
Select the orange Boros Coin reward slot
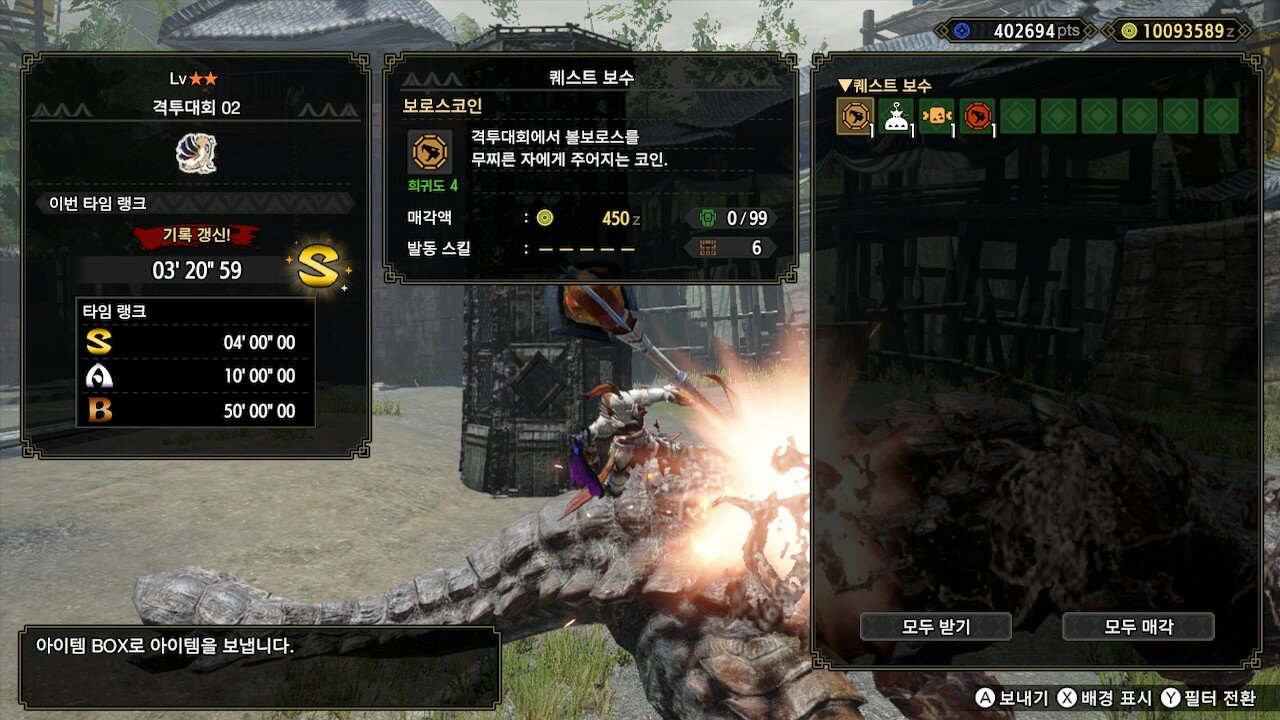[855, 116]
